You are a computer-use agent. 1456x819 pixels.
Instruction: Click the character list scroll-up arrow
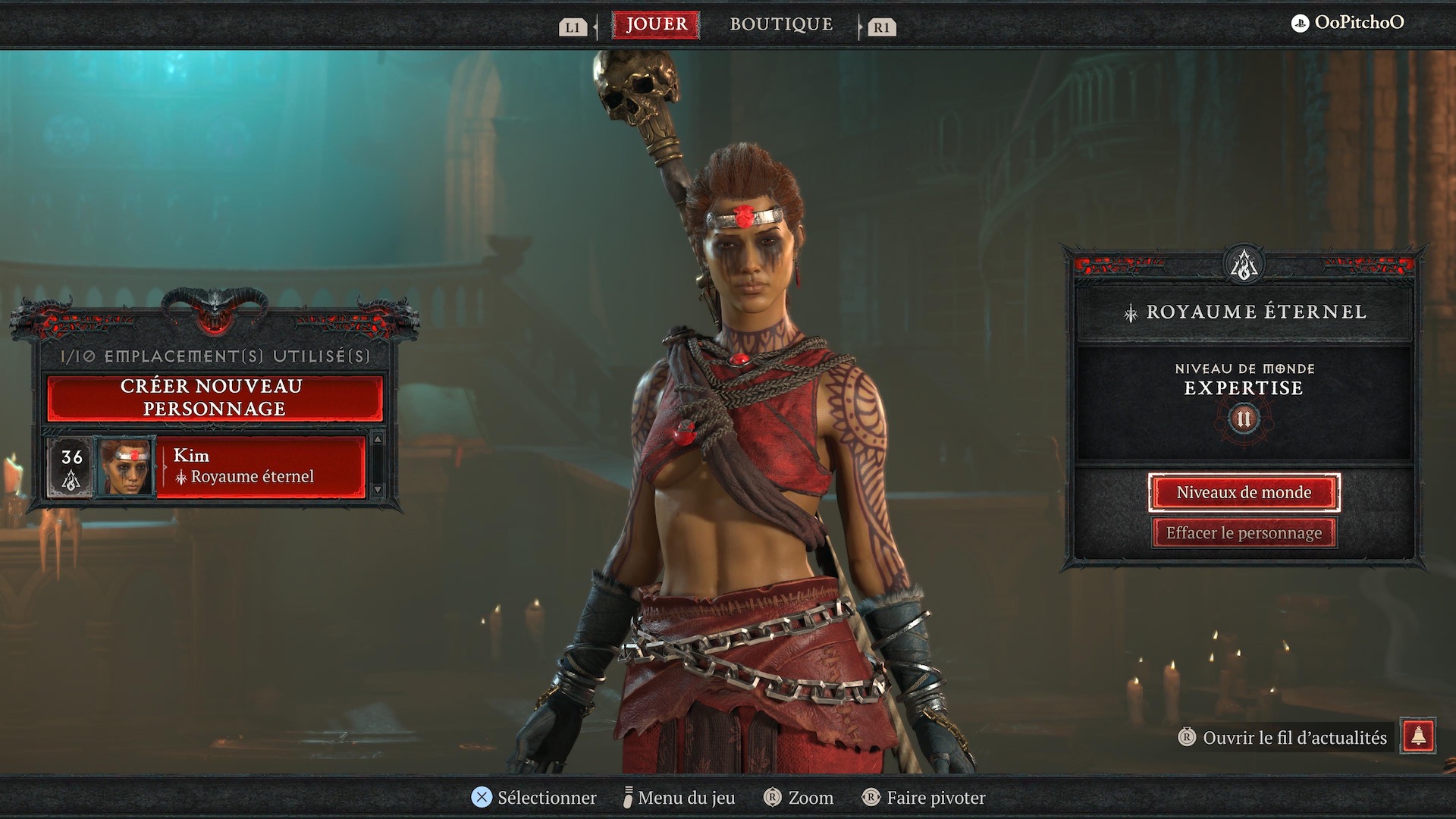coord(378,440)
